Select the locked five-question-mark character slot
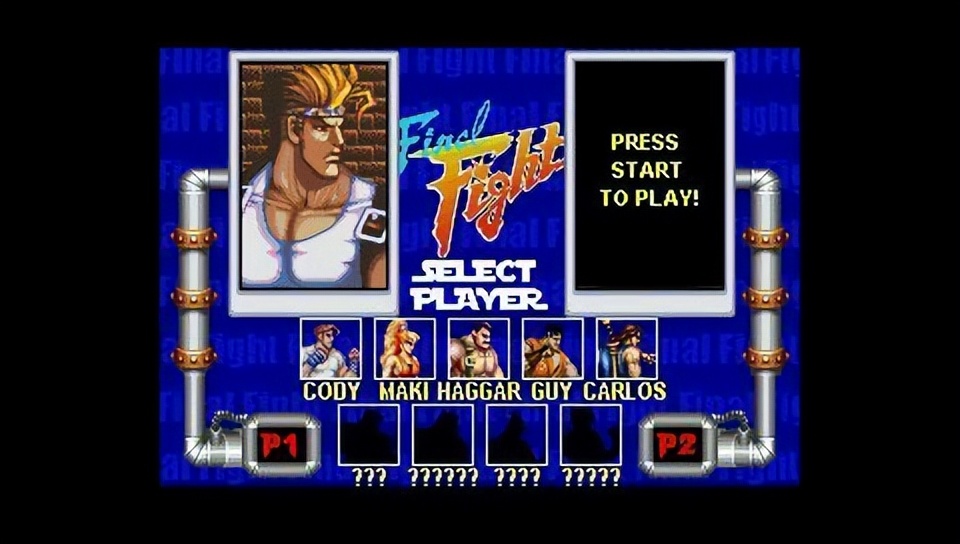The image size is (960, 544). point(591,435)
